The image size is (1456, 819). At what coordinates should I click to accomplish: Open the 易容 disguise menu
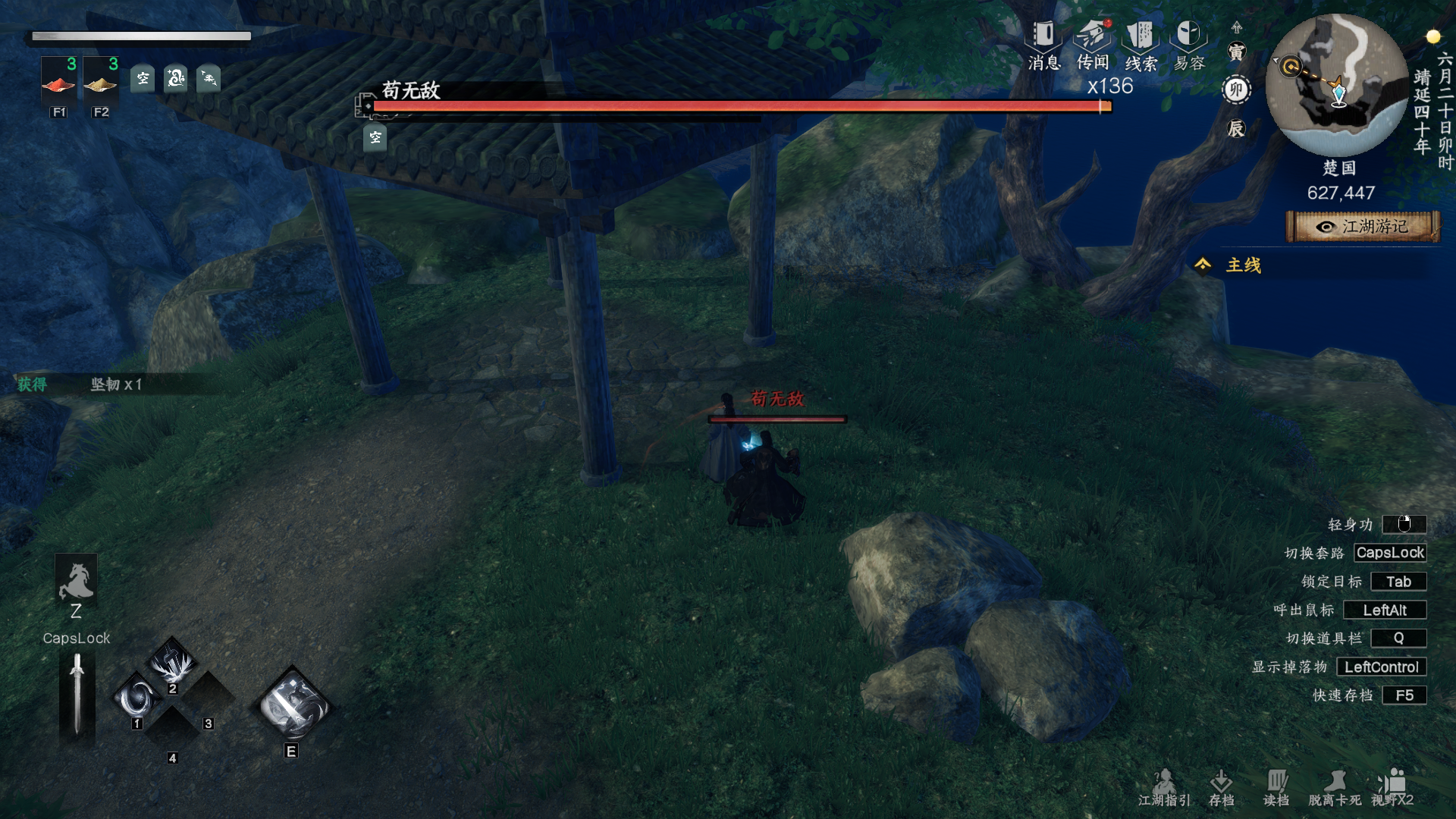click(x=1188, y=45)
